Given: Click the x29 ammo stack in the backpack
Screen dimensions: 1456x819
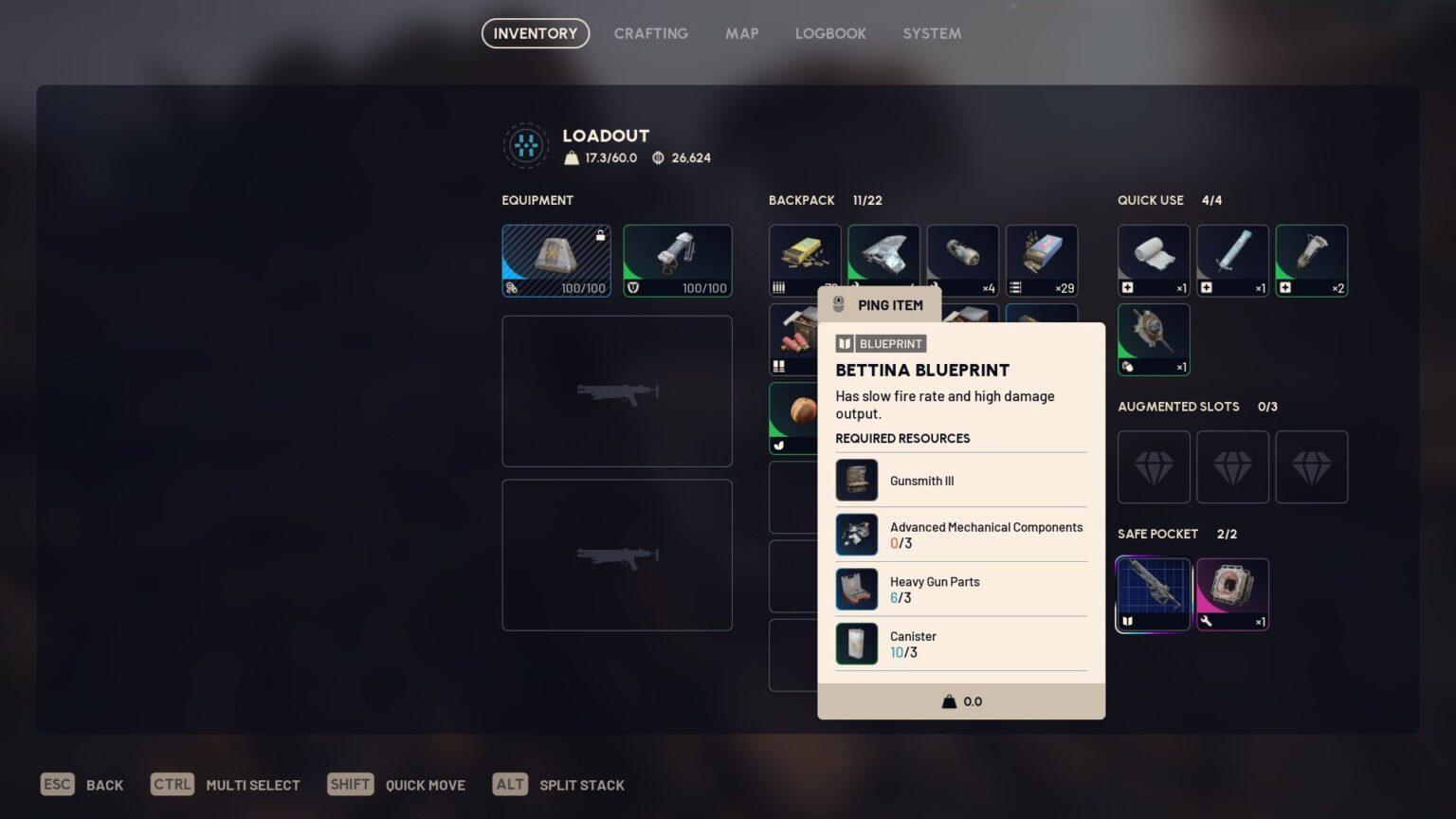Looking at the screenshot, I should (1042, 259).
